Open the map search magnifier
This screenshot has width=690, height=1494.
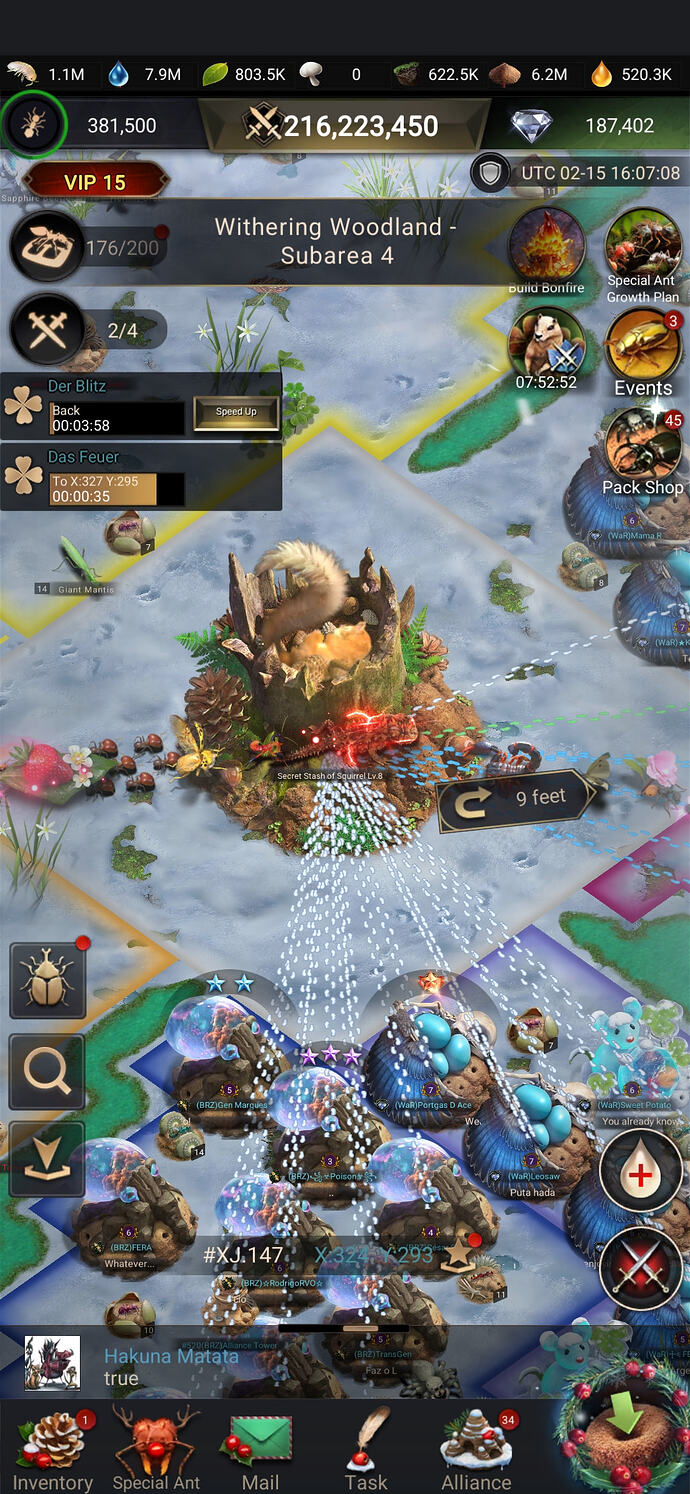pyautogui.click(x=47, y=1072)
